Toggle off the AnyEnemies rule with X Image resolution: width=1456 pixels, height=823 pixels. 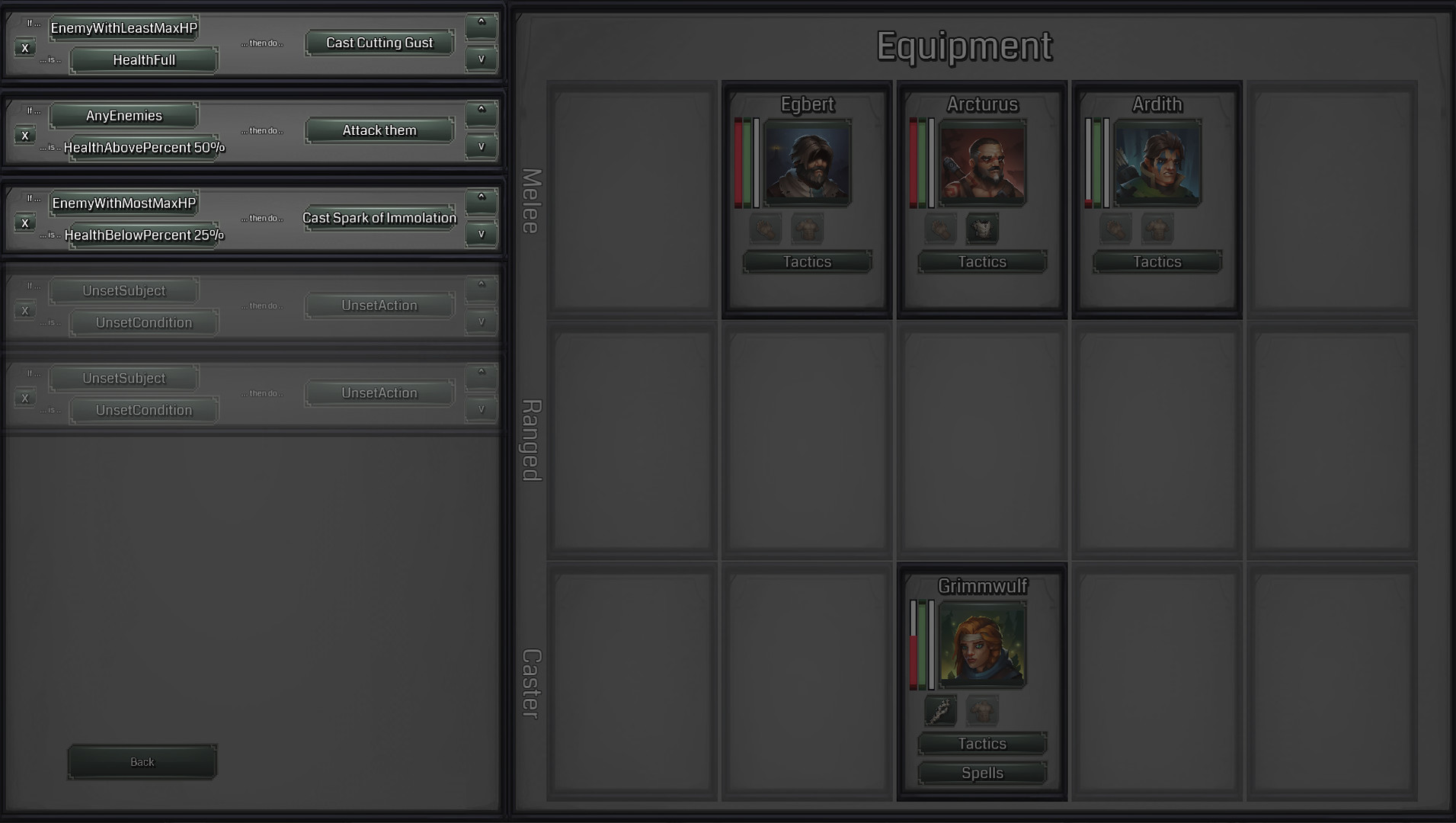tap(25, 135)
